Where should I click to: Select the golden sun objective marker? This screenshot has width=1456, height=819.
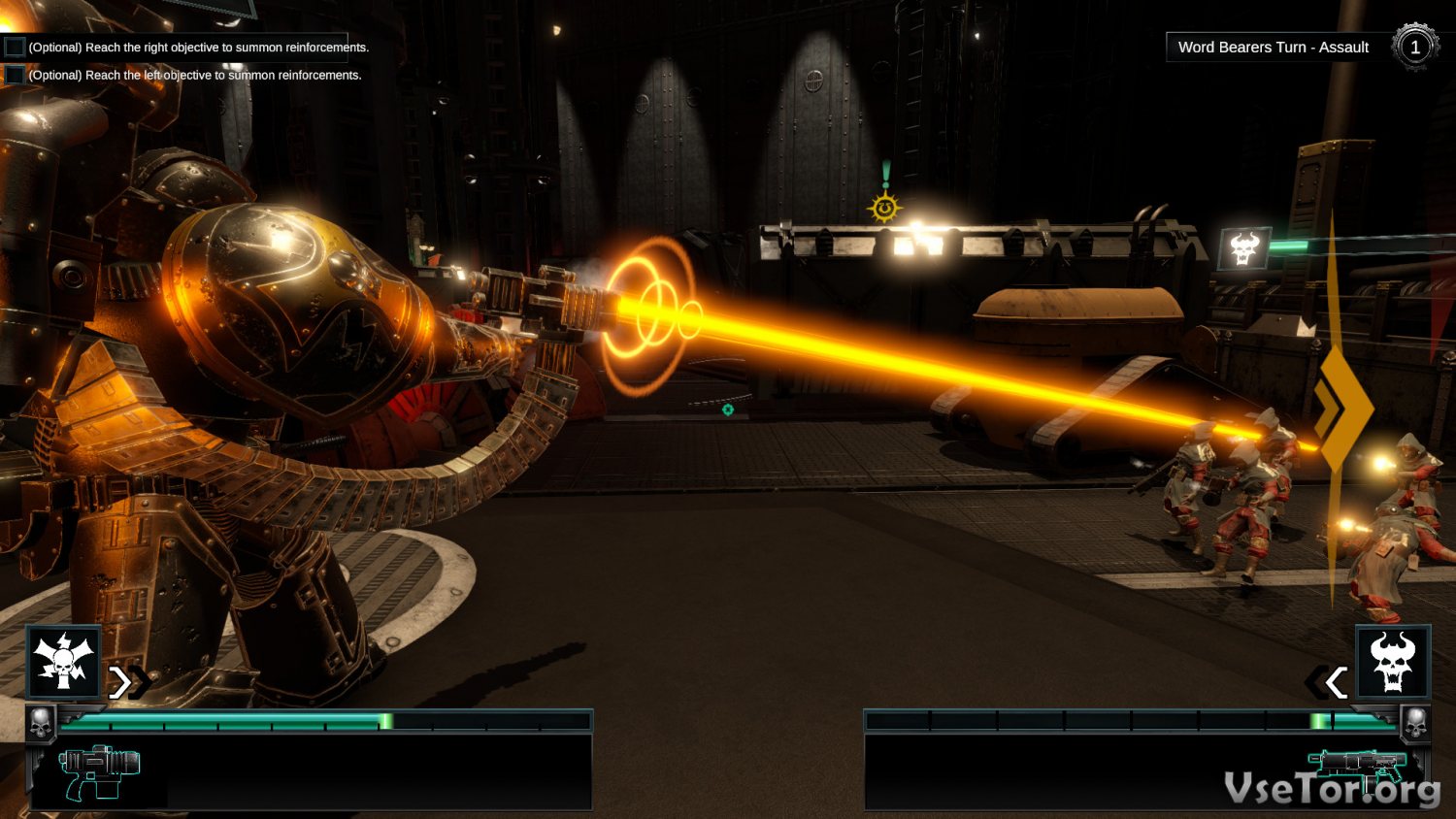(884, 208)
